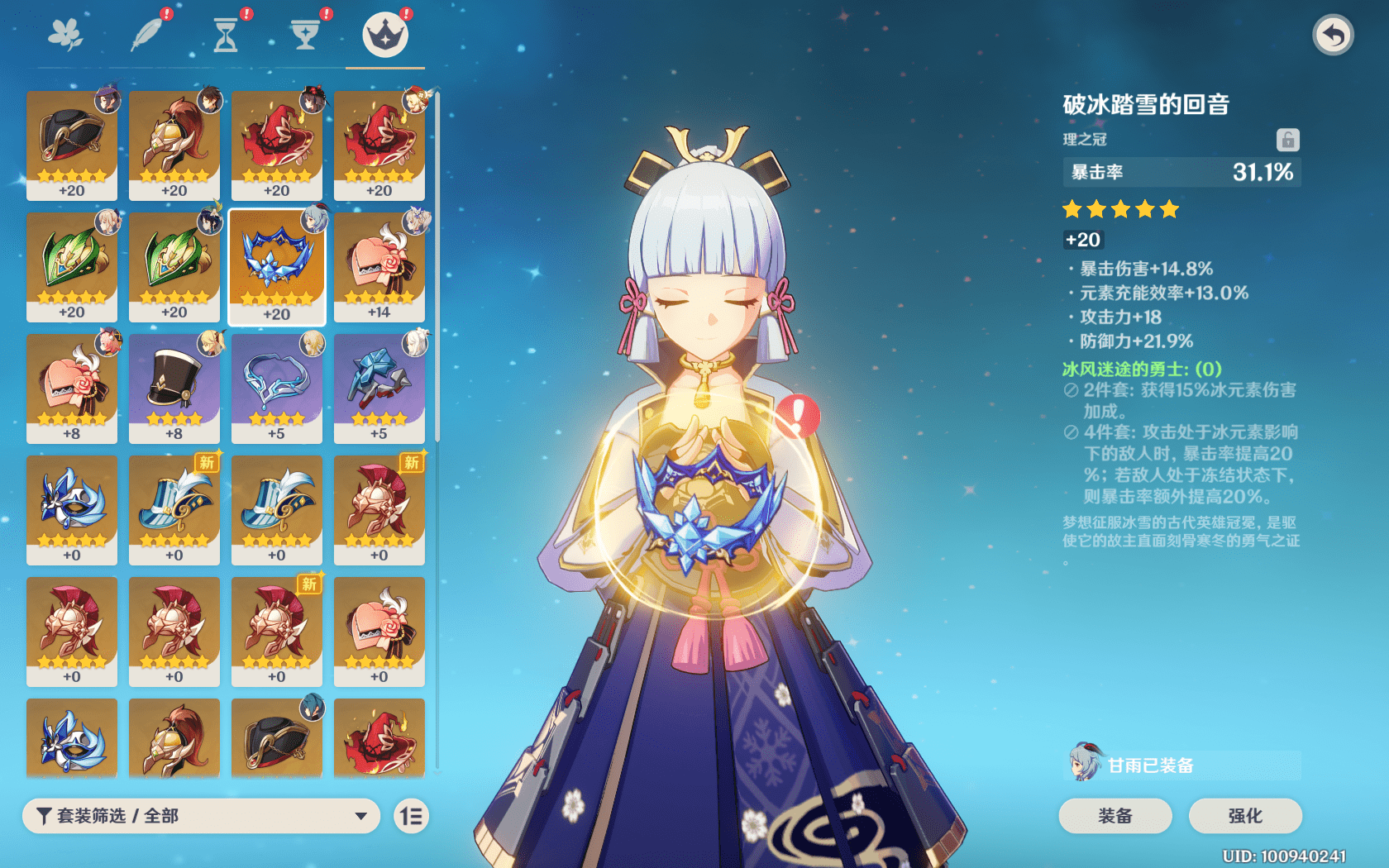The width and height of the screenshot is (1389, 868).
Task: Select the selected blue ice crown +20
Action: point(277,266)
